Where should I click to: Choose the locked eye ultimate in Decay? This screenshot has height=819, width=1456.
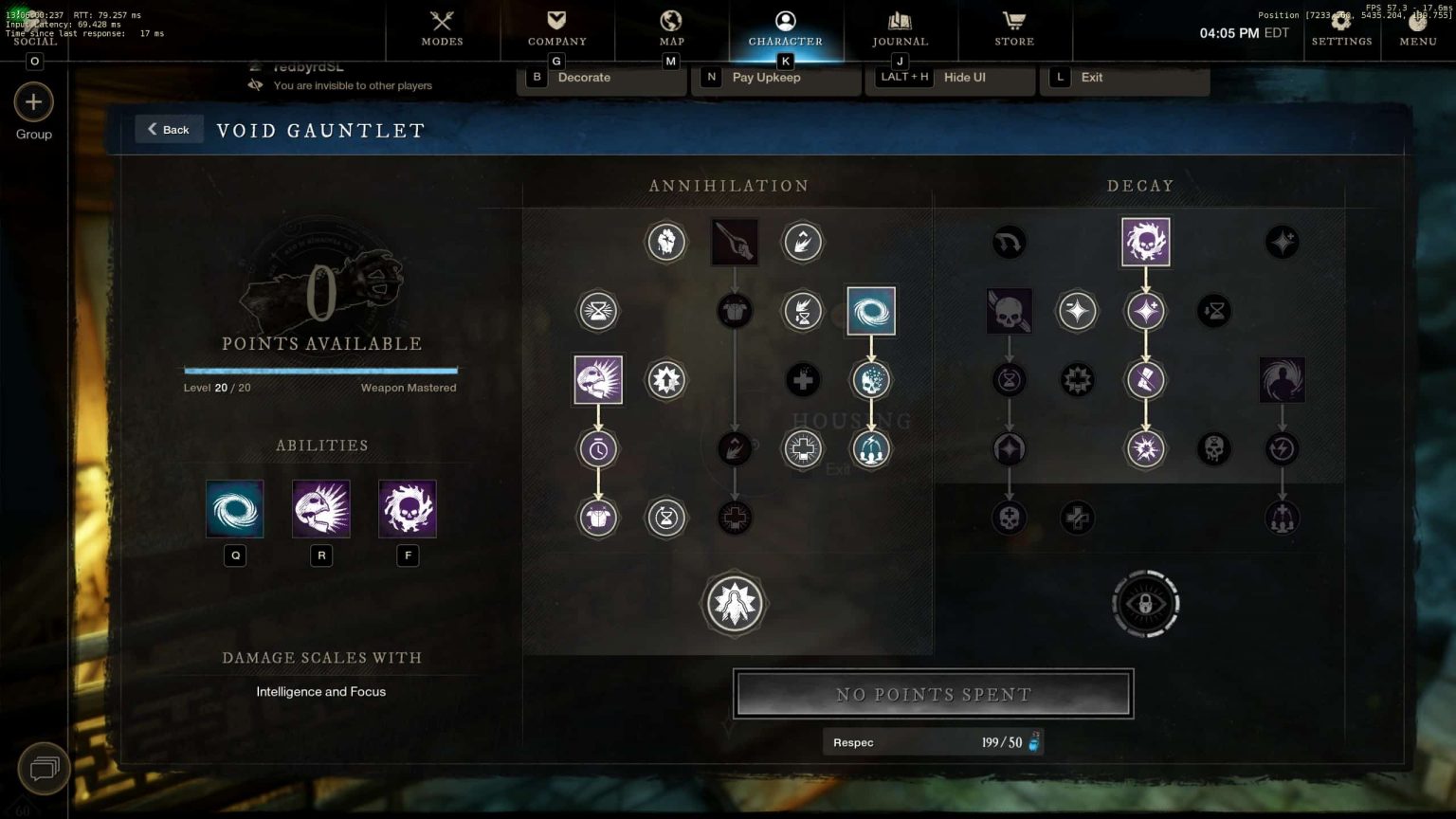coord(1145,603)
